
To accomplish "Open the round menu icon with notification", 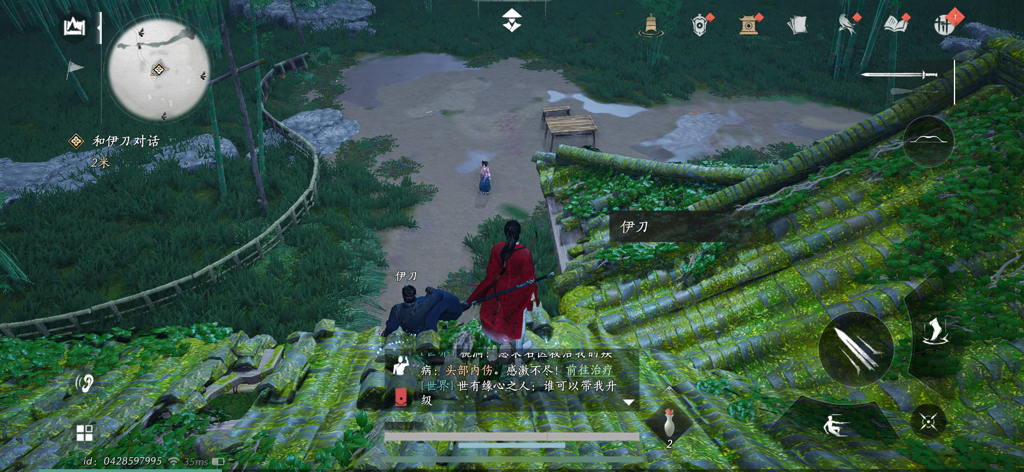I will (x=946, y=25).
